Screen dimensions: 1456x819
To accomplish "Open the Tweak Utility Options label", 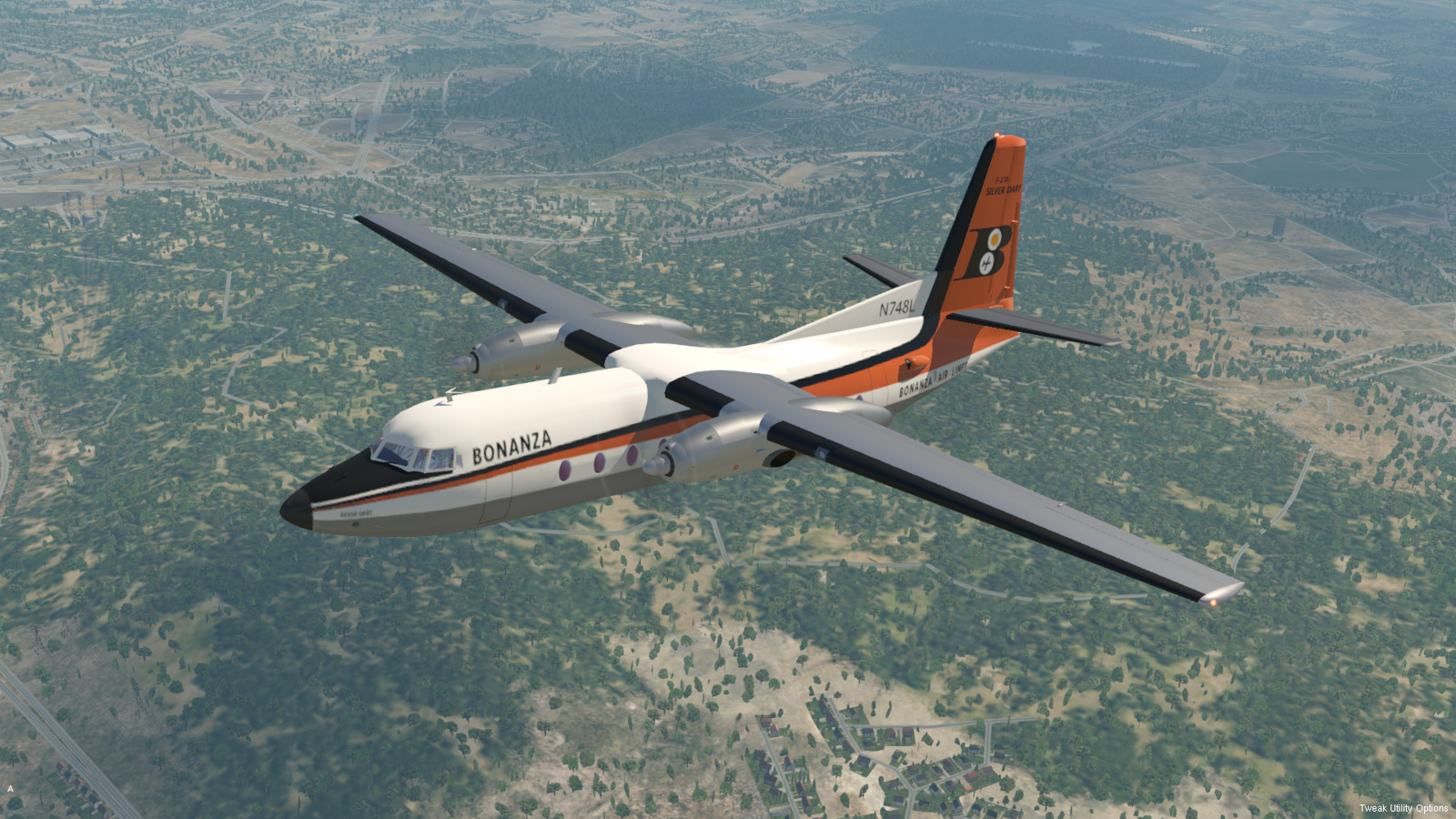I will 1403,808.
